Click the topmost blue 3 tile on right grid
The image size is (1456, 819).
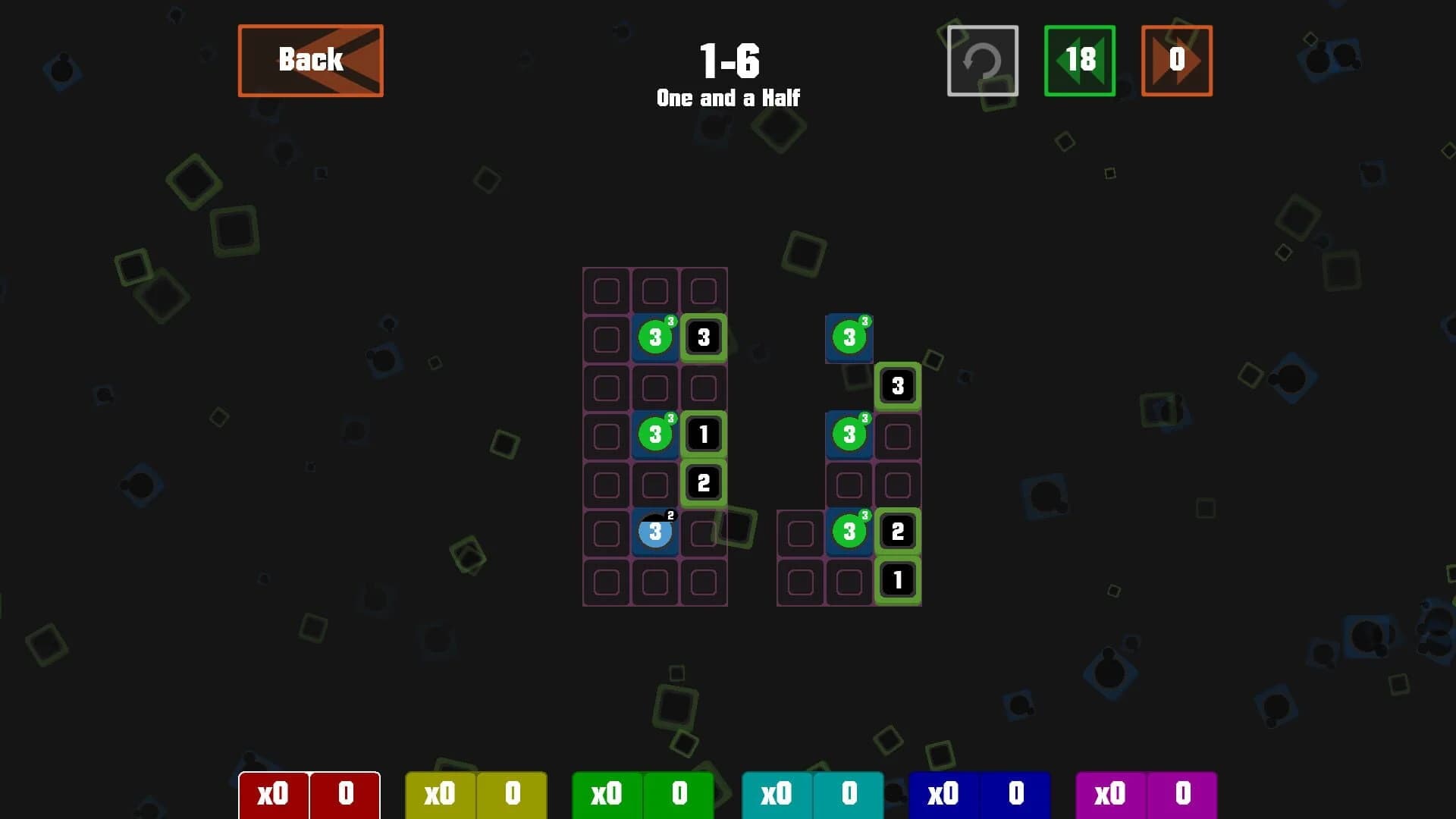(x=849, y=338)
